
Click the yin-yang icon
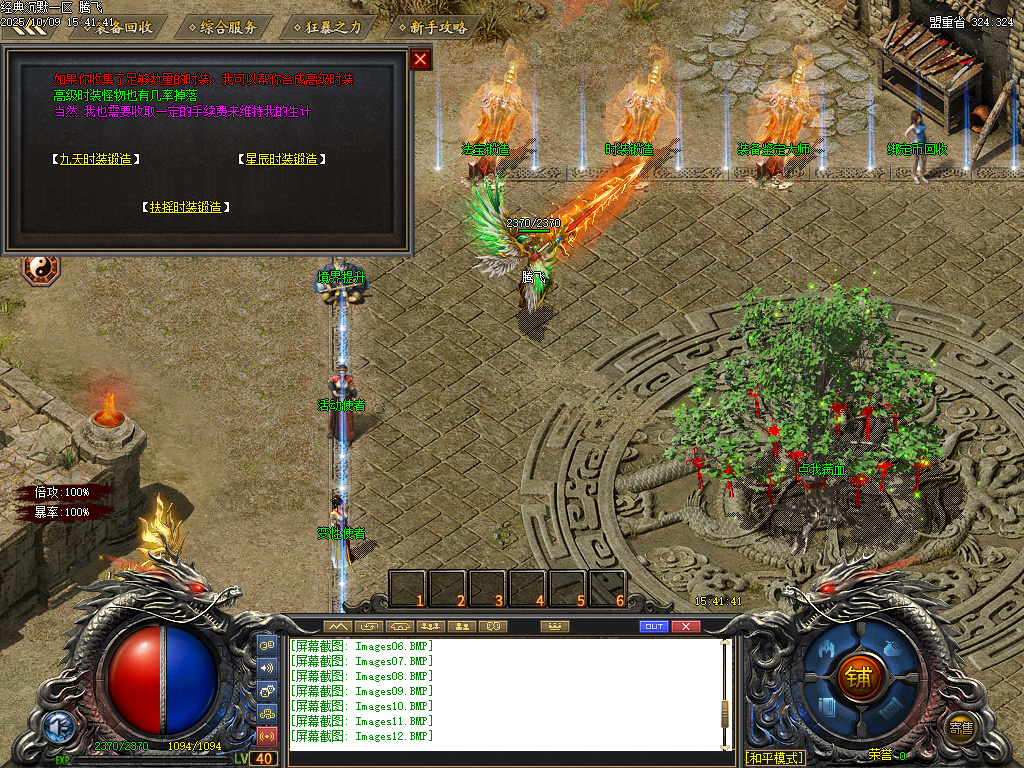[x=41, y=268]
